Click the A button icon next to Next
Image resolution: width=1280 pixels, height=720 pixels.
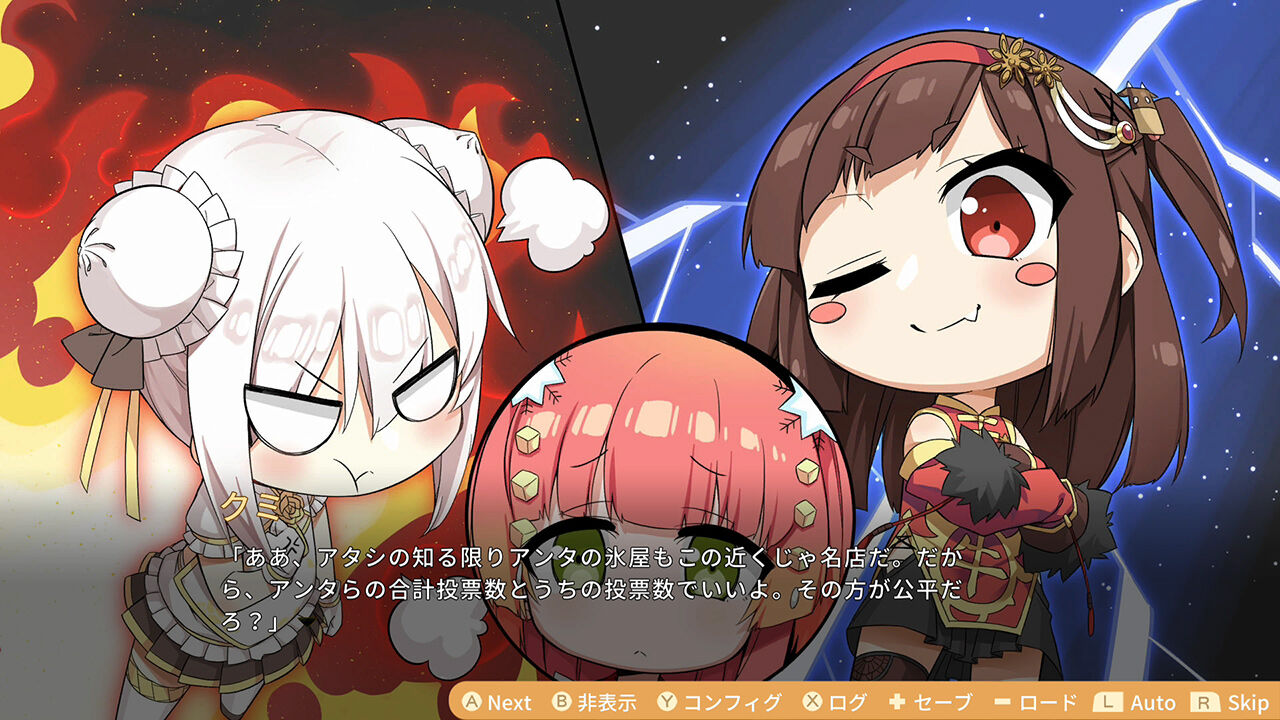(x=472, y=702)
